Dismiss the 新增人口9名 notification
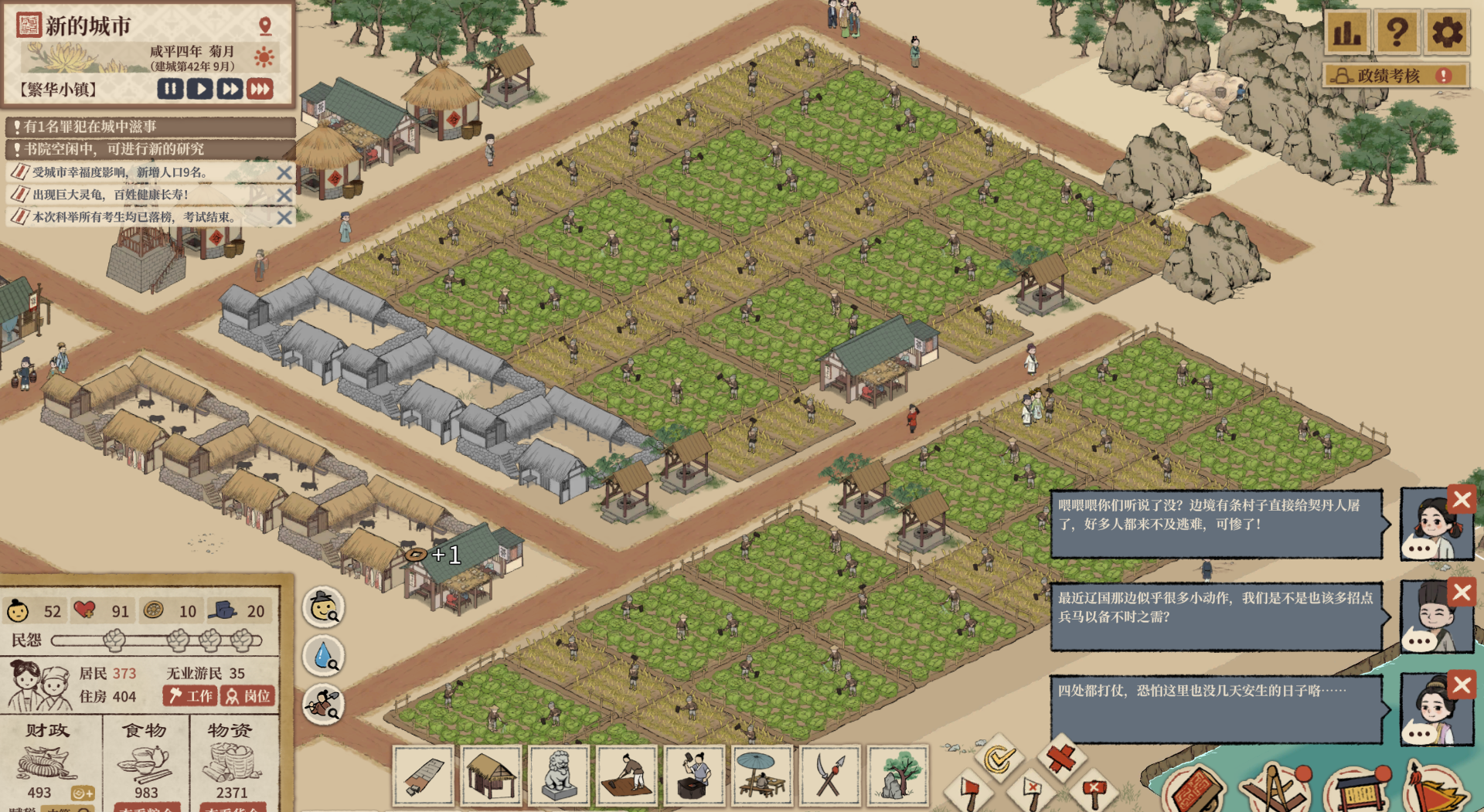This screenshot has height=812, width=1484. (x=284, y=173)
